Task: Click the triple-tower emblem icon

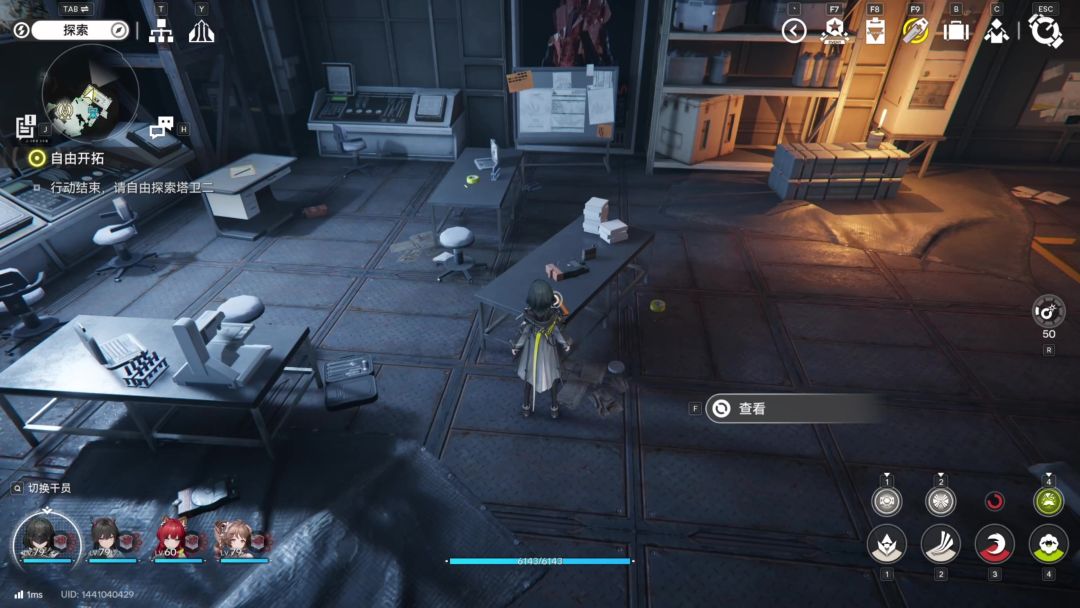Action: click(201, 31)
